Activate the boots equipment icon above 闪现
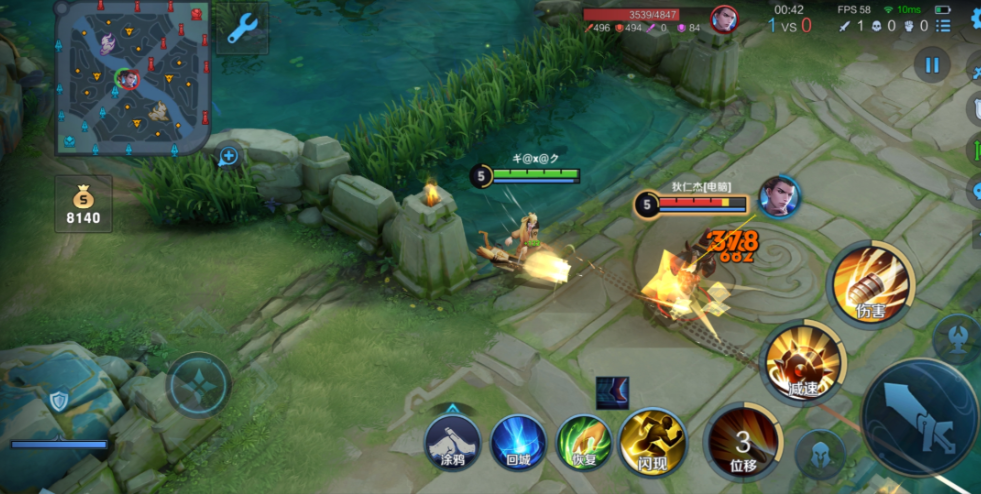This screenshot has width=981, height=494. pos(612,393)
